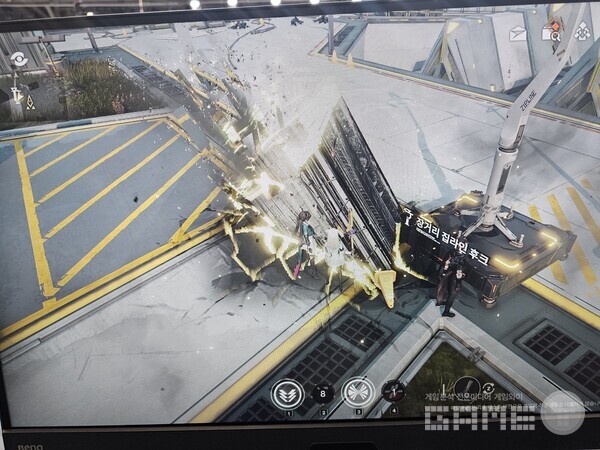Select the yellow triangle marker icon
The height and width of the screenshot is (450, 600).
[x=29, y=103]
